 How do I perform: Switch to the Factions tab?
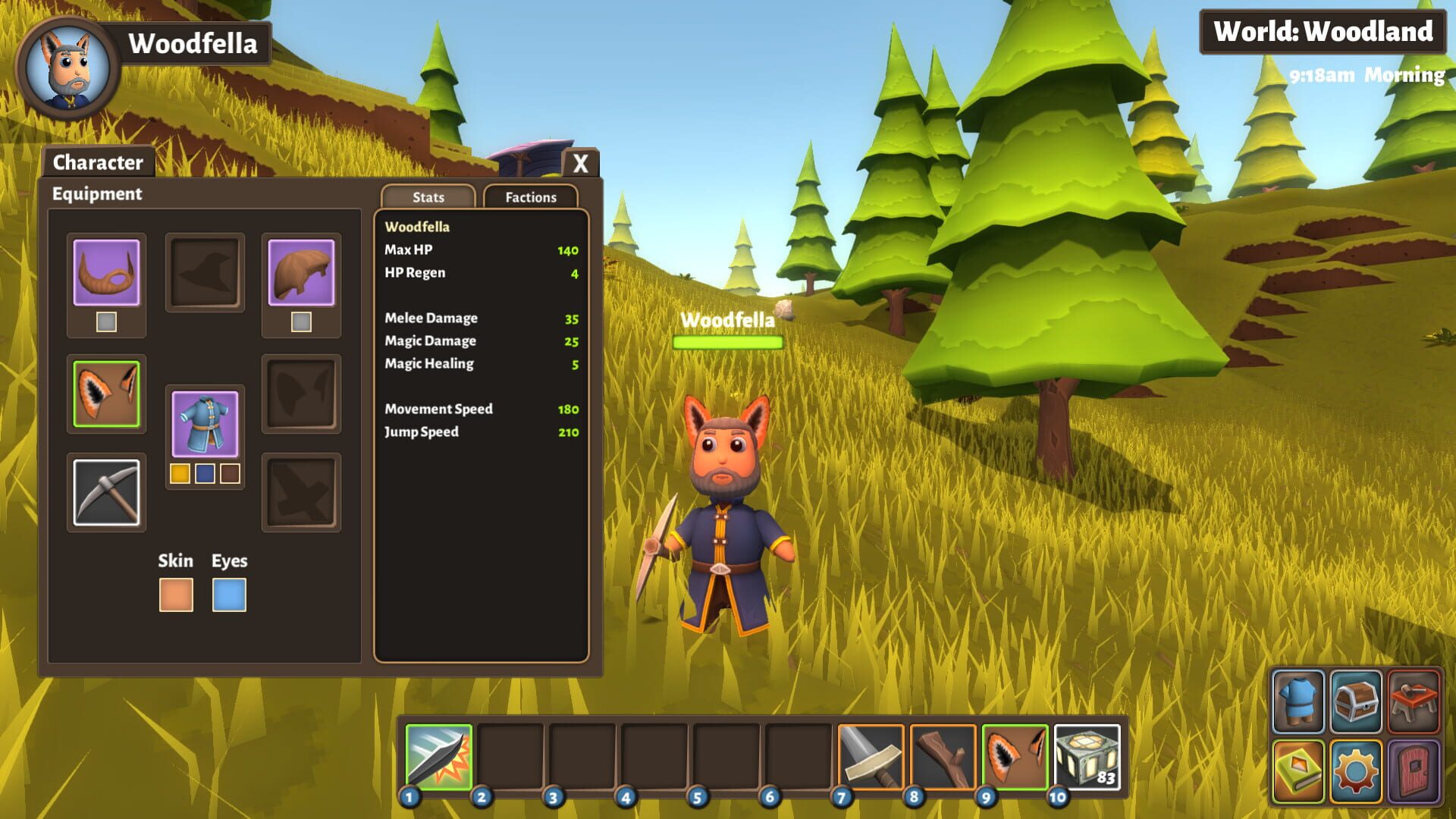tap(530, 197)
